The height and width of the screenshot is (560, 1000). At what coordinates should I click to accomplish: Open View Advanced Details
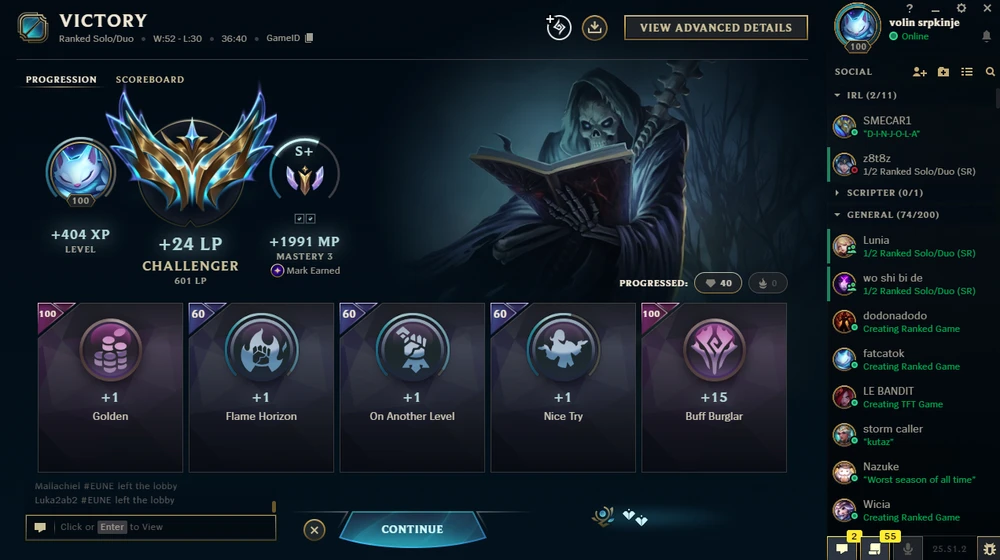(715, 28)
